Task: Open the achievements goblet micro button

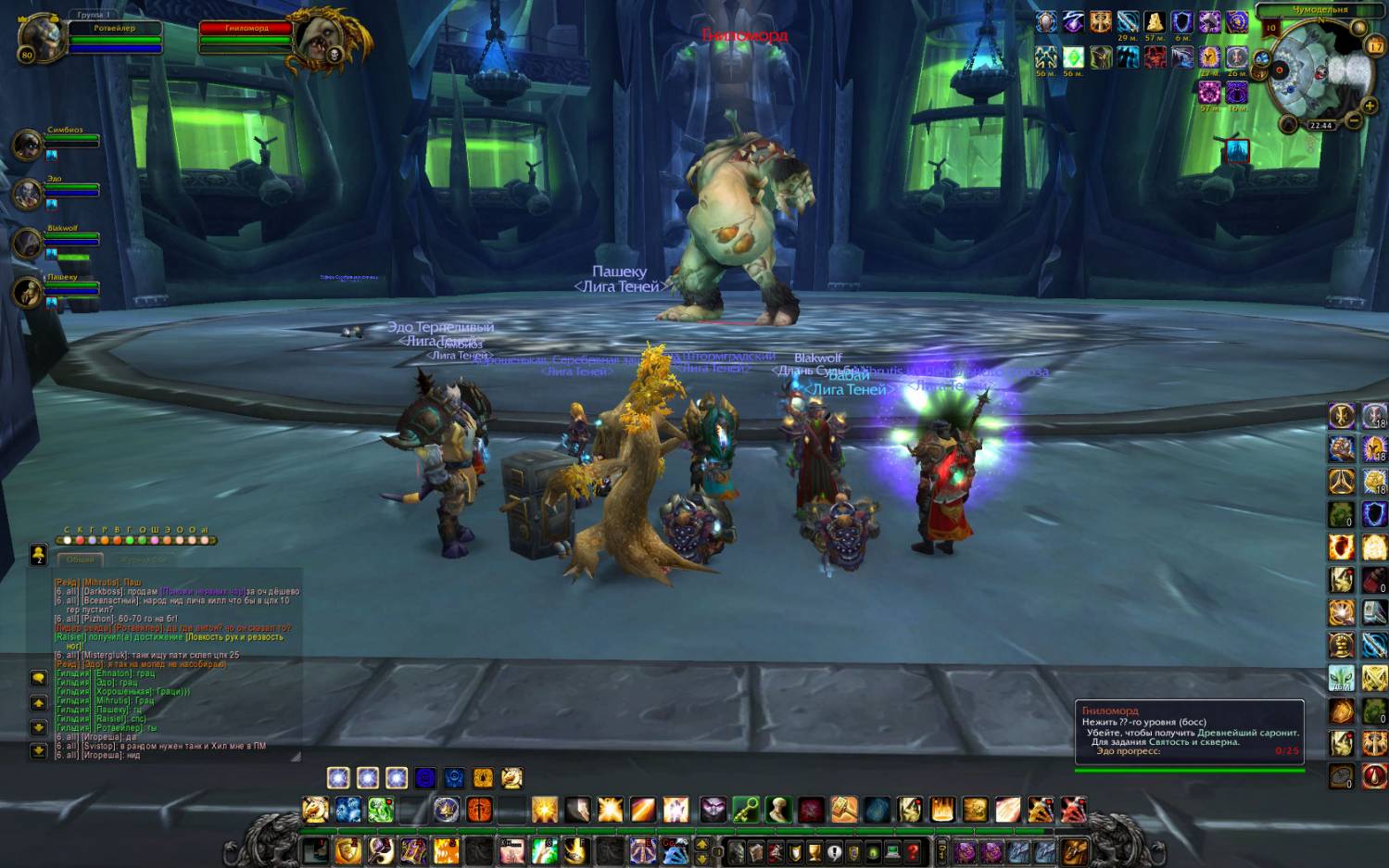Action: 814,851
